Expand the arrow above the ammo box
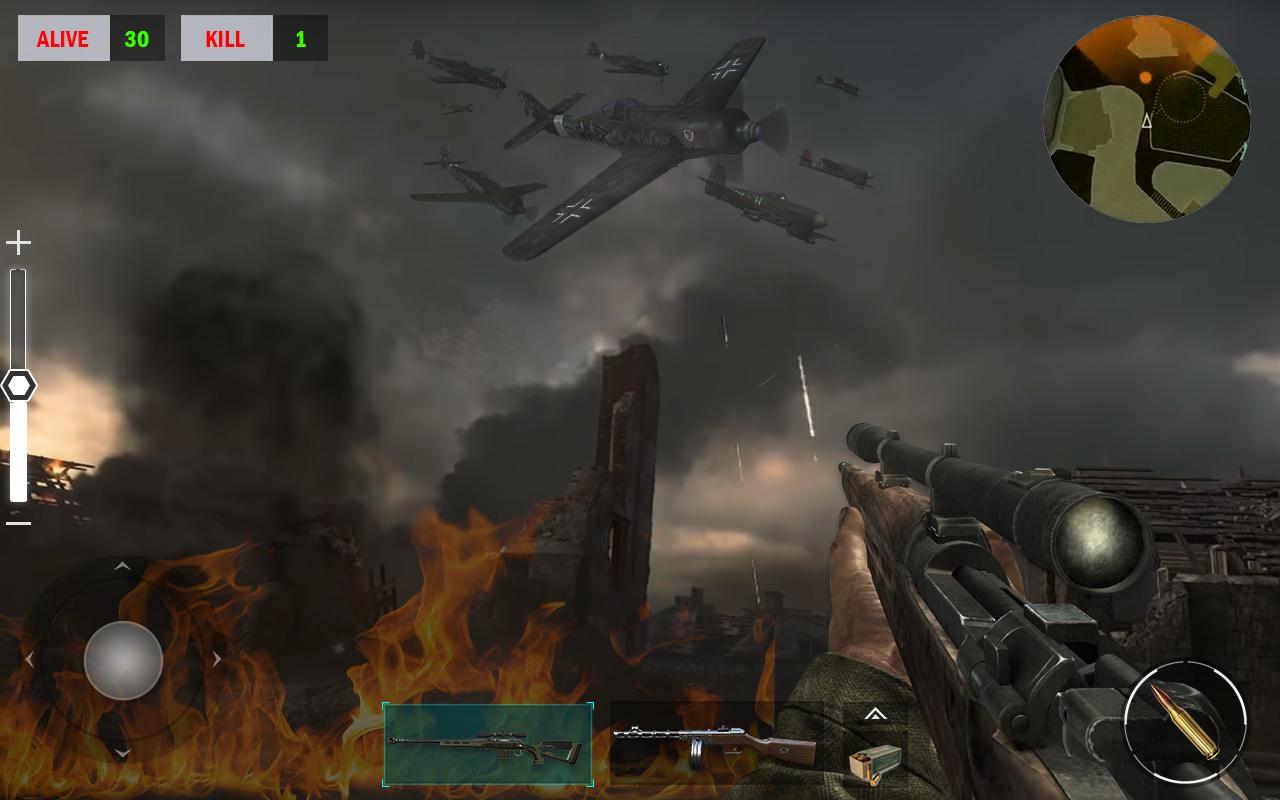The width and height of the screenshot is (1280, 800). tap(875, 714)
